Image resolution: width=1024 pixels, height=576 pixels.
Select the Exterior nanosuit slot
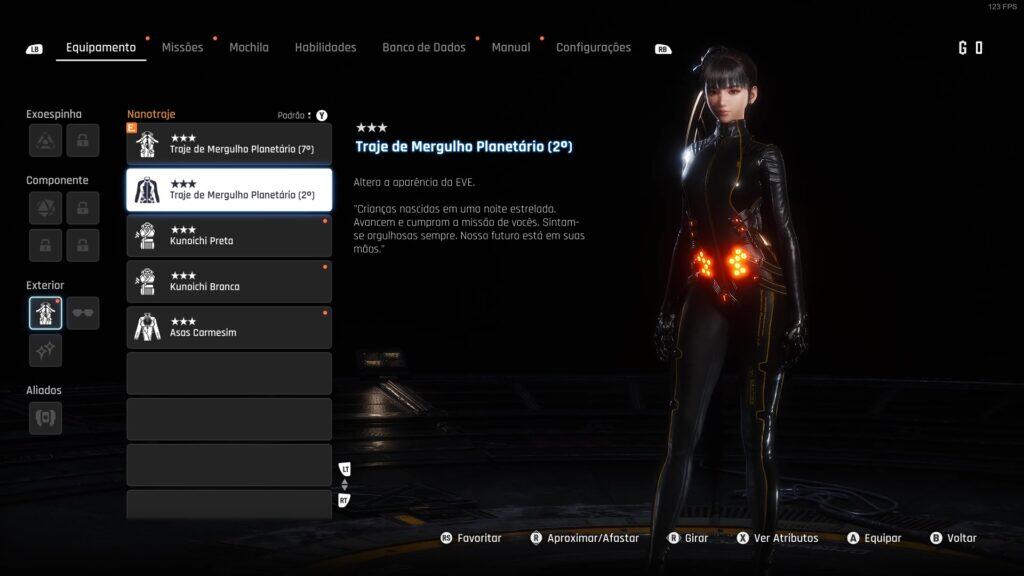pos(45,313)
